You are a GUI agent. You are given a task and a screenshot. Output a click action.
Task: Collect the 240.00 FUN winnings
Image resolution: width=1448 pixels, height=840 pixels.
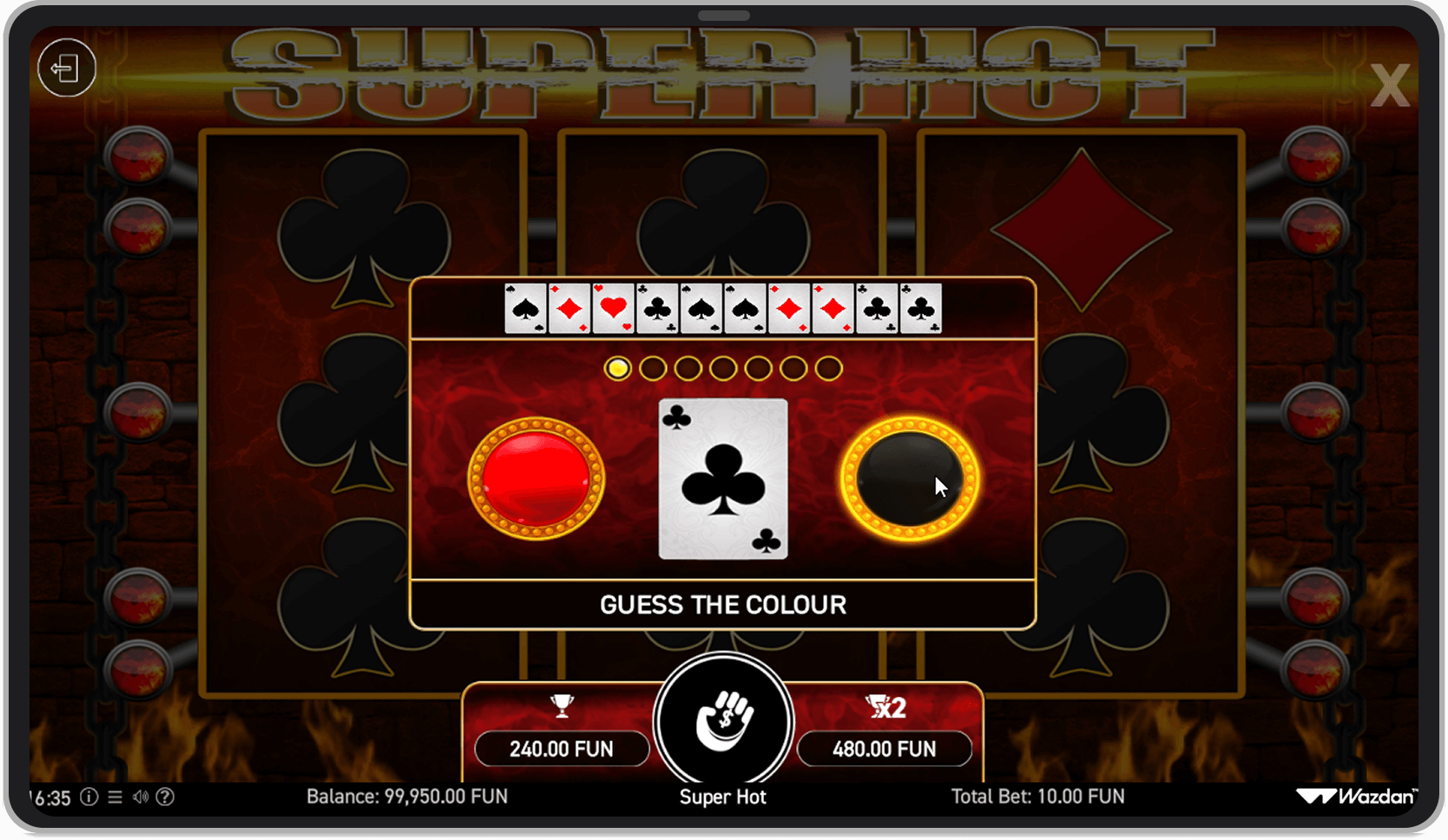pyautogui.click(x=562, y=749)
